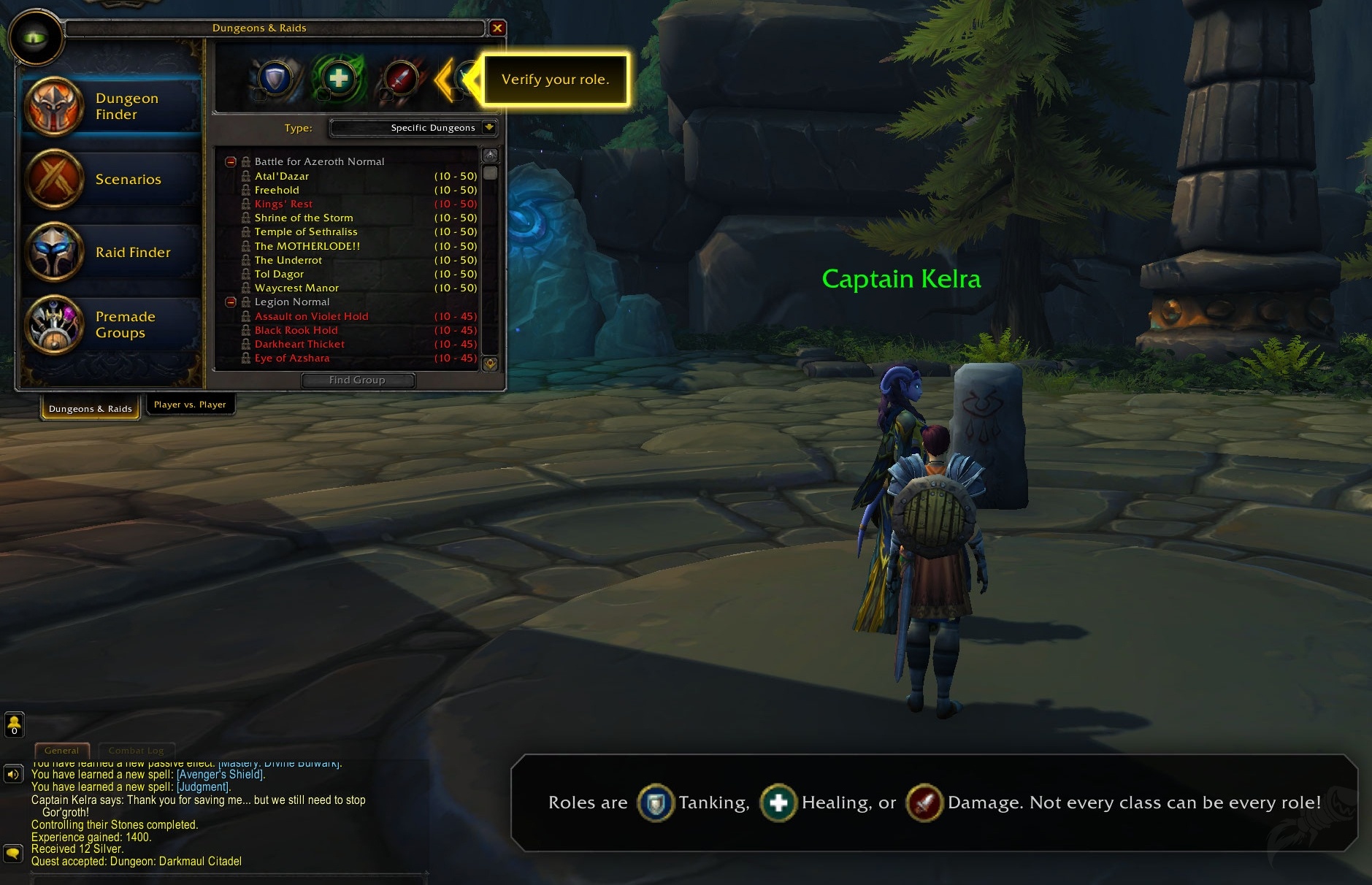This screenshot has width=1372, height=885.
Task: Select the Freehold dungeon row
Action: click(x=277, y=190)
